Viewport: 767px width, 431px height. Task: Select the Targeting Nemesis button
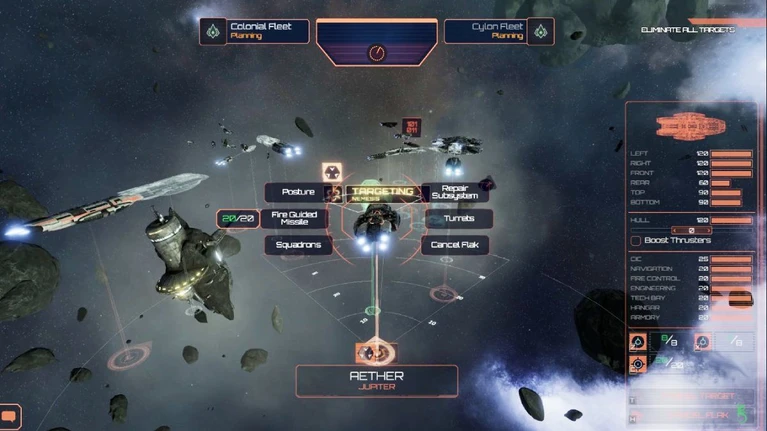pyautogui.click(x=381, y=192)
